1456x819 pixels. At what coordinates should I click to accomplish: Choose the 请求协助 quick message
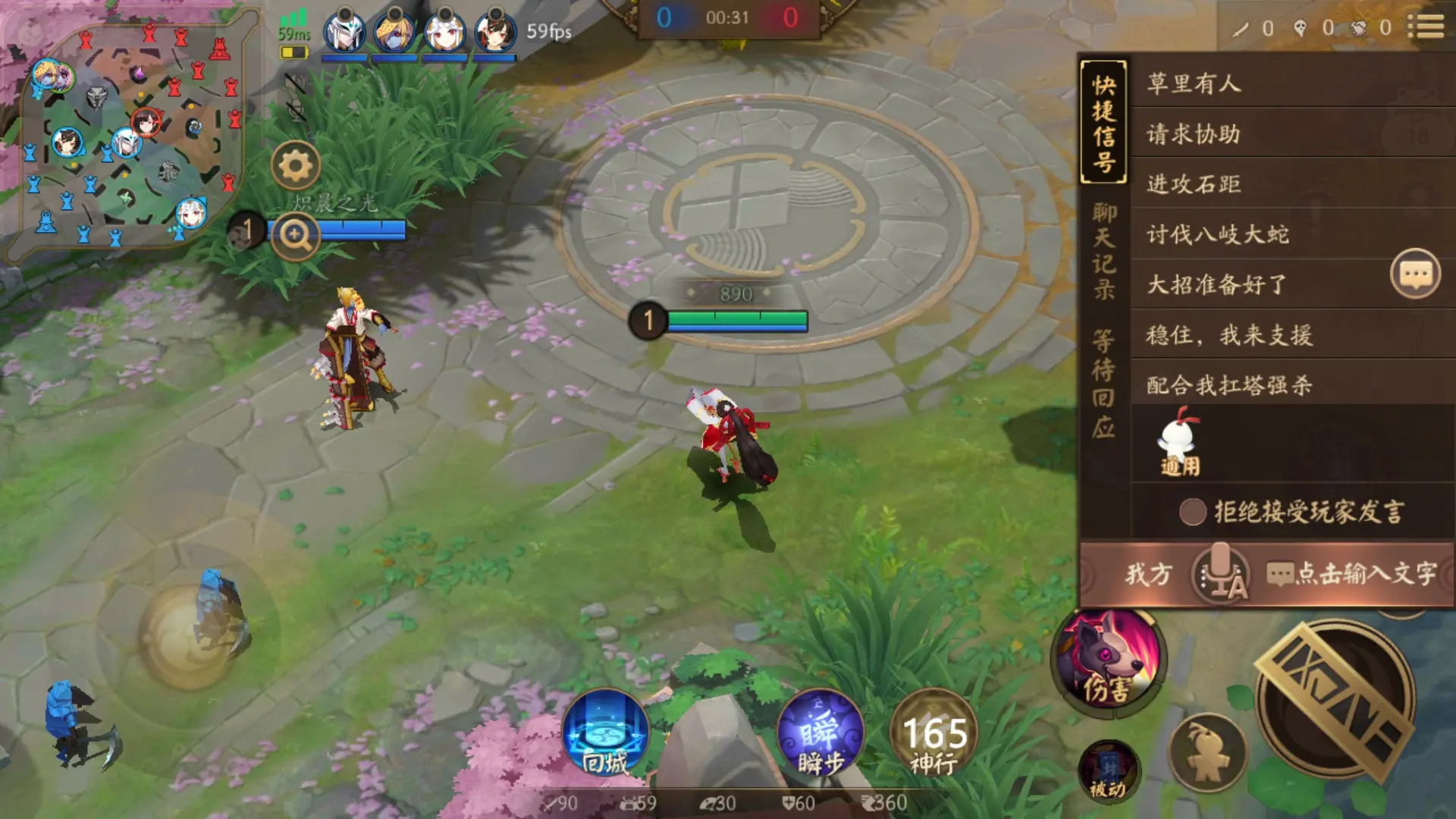click(1193, 134)
